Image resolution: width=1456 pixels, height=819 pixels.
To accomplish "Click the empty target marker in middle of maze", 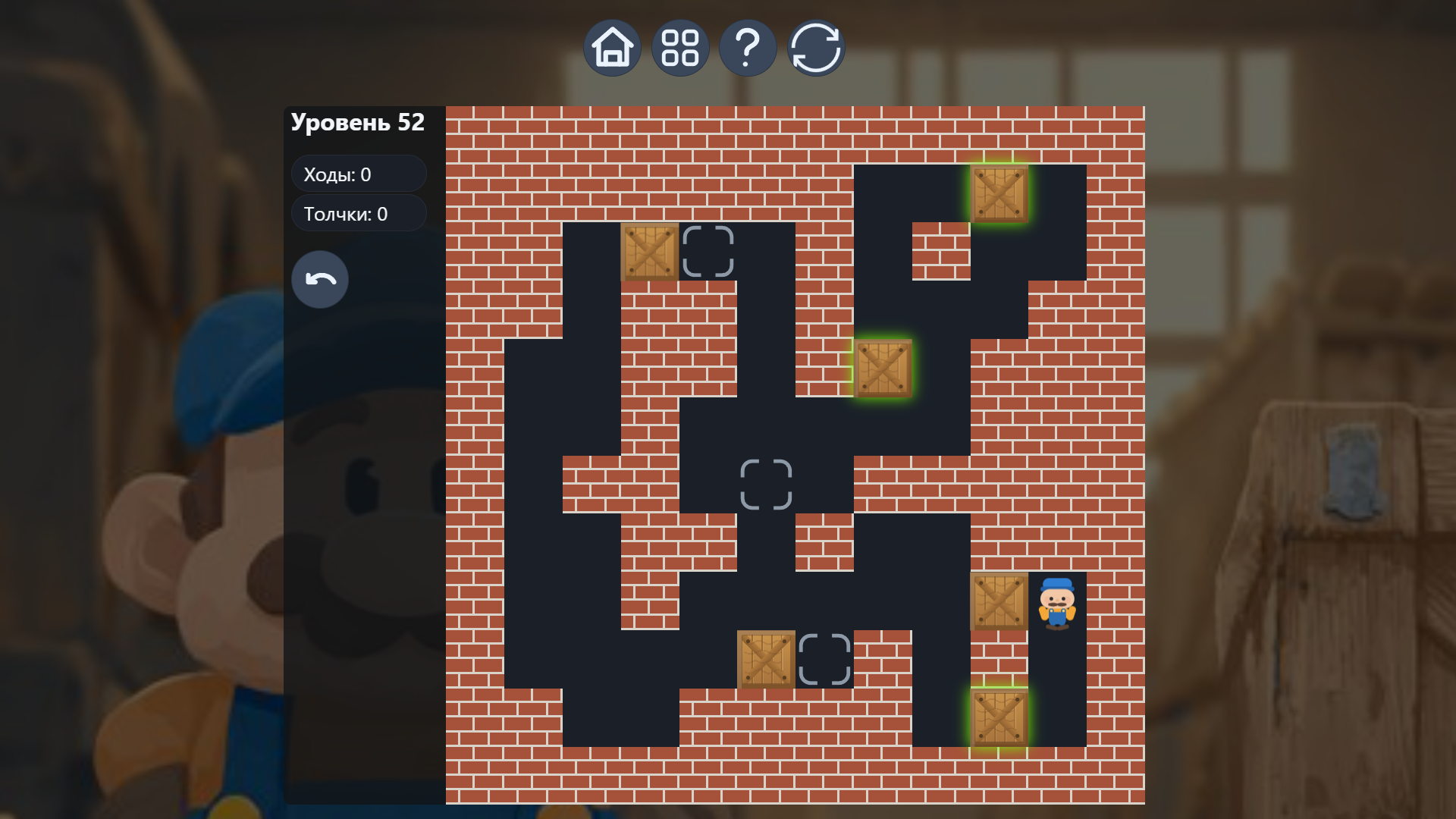I will point(767,484).
